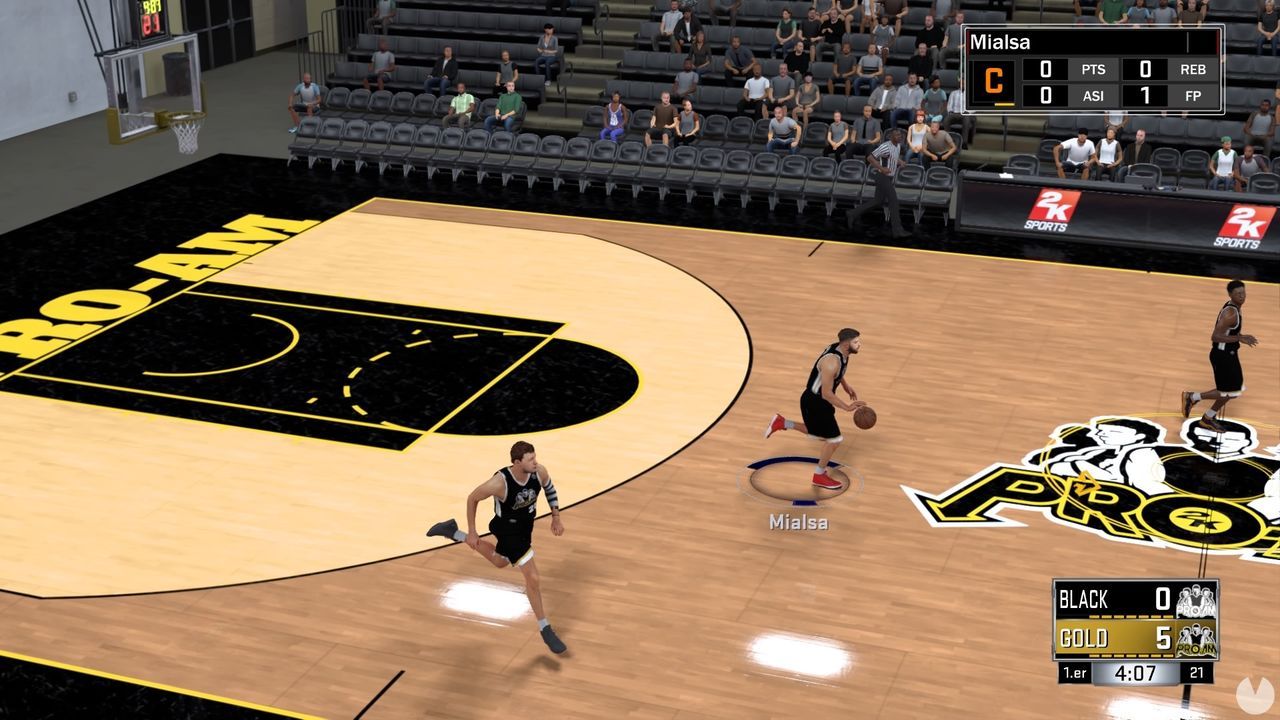Screen dimensions: 1280x720
Task: Select the BLACK team name label
Action: point(1085,598)
